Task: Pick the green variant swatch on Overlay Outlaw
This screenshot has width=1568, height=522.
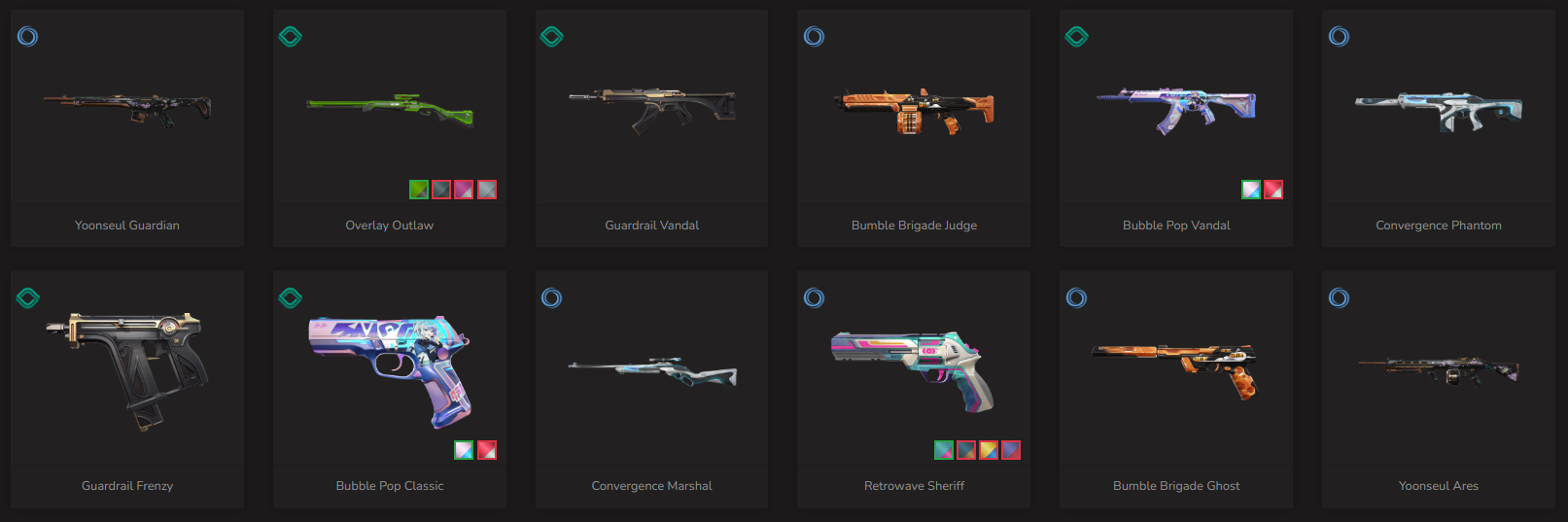Action: pyautogui.click(x=419, y=190)
